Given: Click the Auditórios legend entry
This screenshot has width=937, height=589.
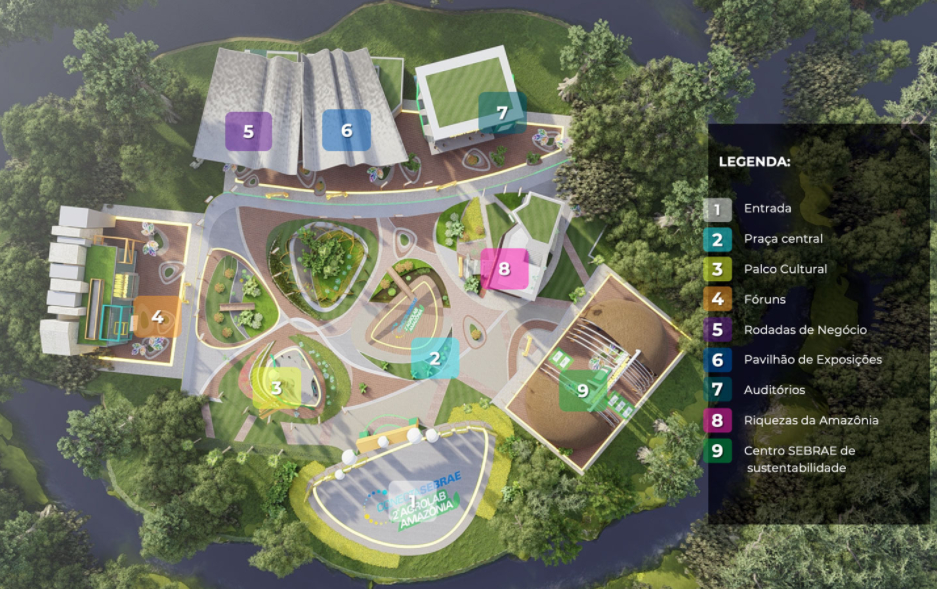Looking at the screenshot, I should pyautogui.click(x=774, y=390).
